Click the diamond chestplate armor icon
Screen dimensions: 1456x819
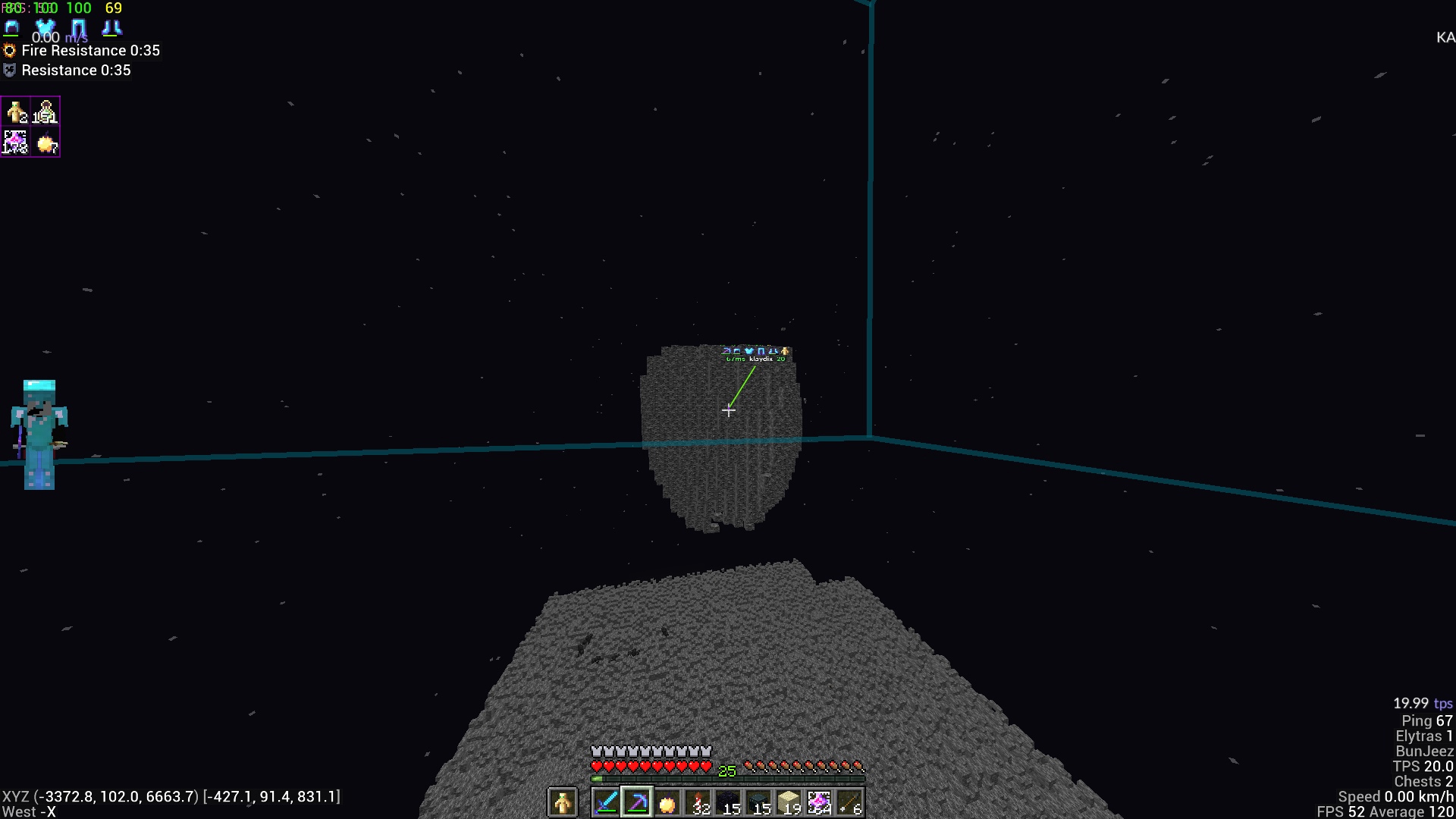45,28
